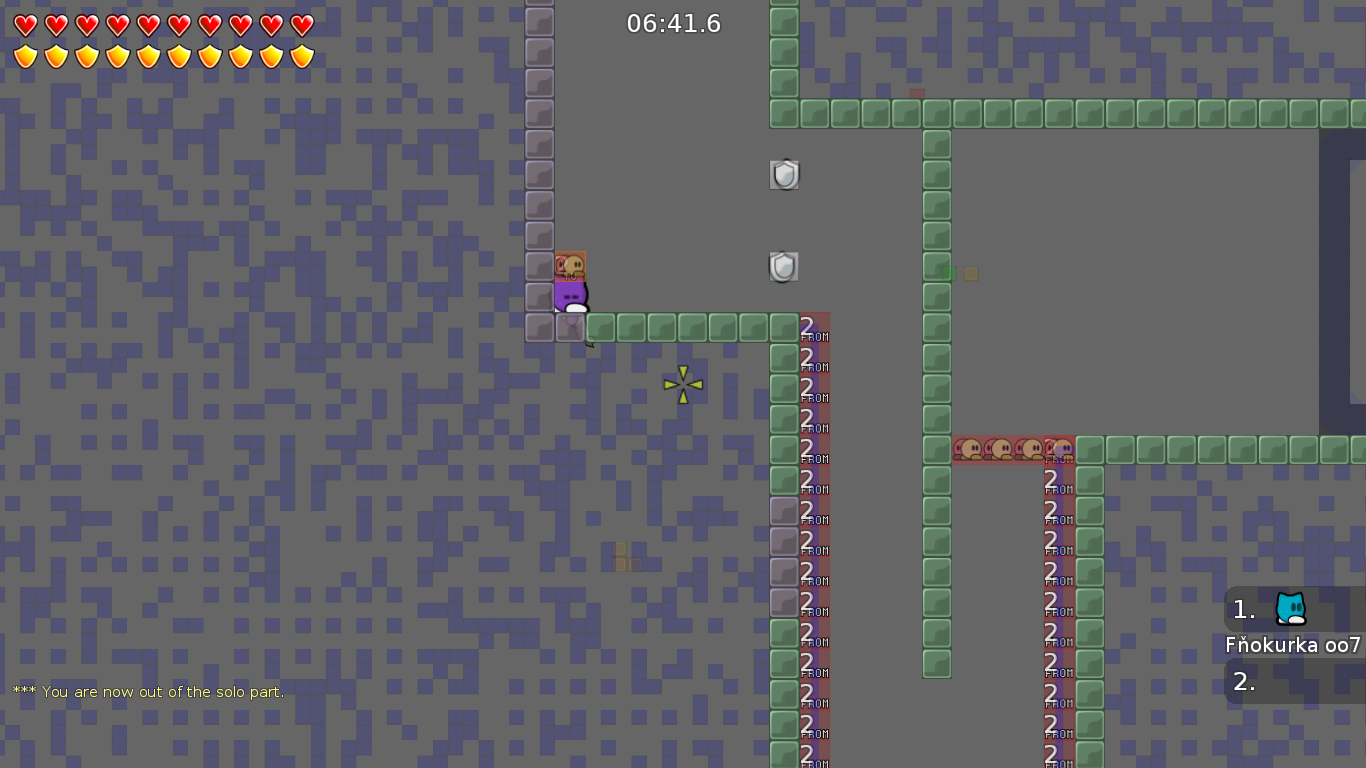Select the gray shield pickup nearest the timer
The image size is (1366, 768).
[x=784, y=173]
